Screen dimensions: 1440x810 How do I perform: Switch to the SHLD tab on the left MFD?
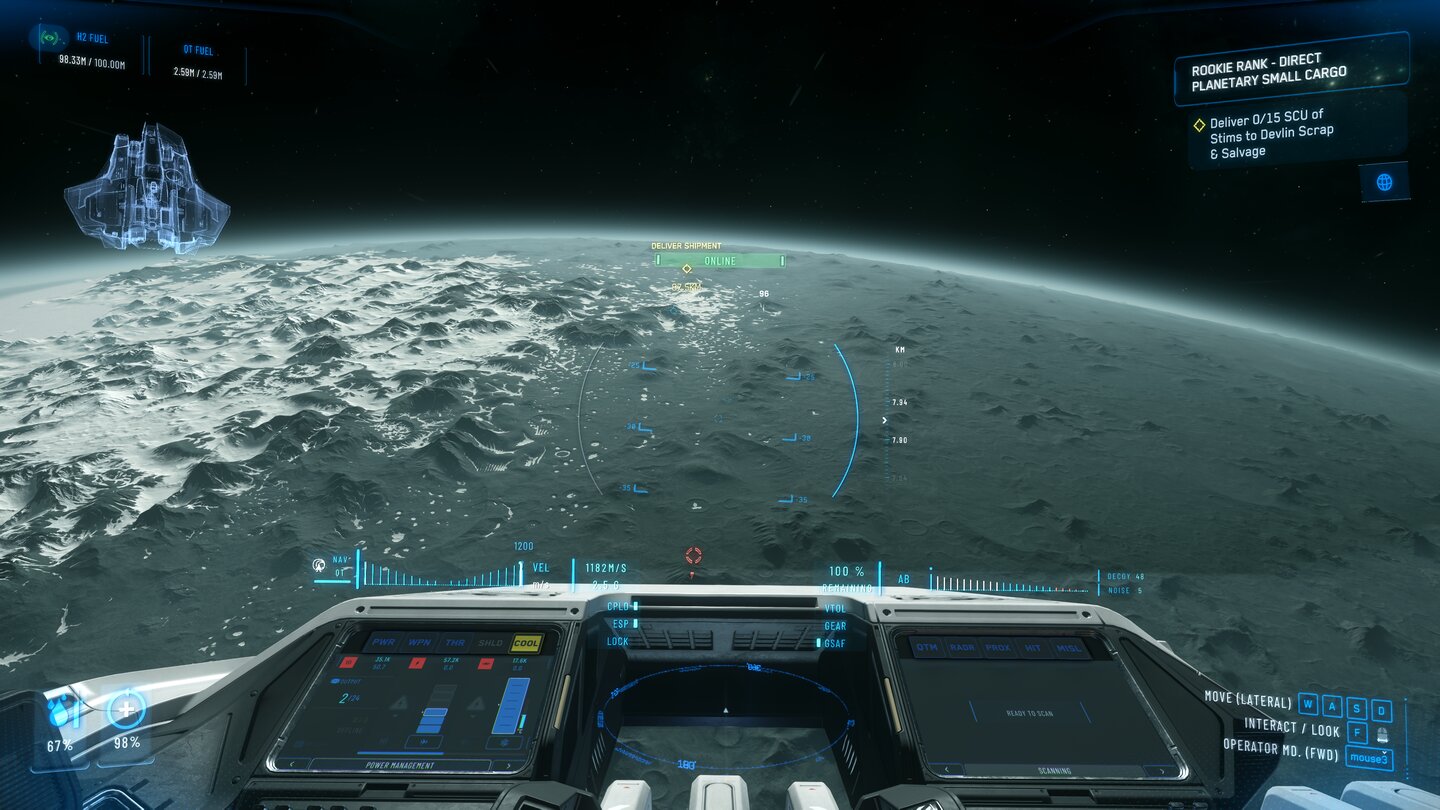click(490, 642)
